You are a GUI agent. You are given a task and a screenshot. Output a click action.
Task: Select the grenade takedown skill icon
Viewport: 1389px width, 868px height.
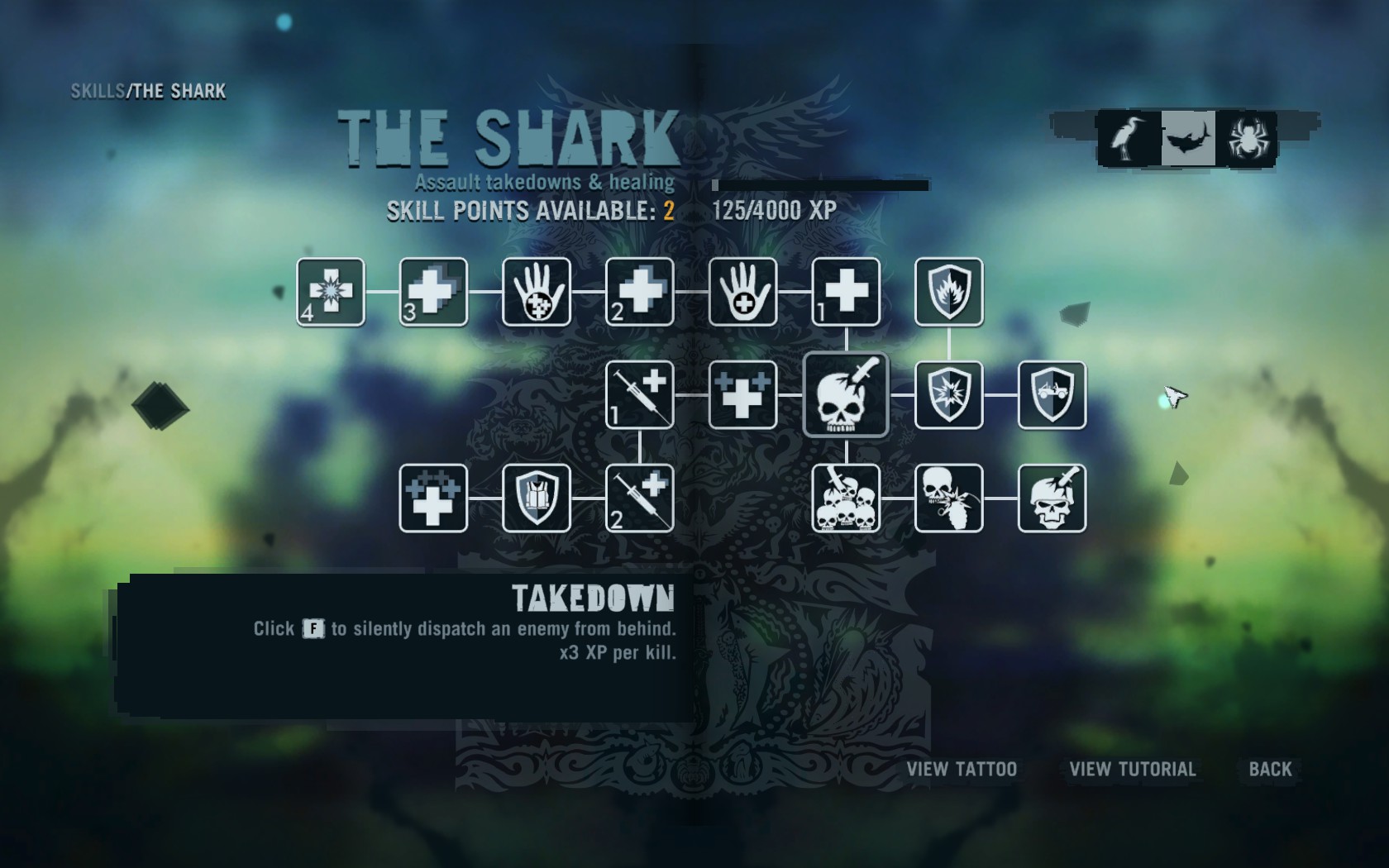(x=949, y=499)
